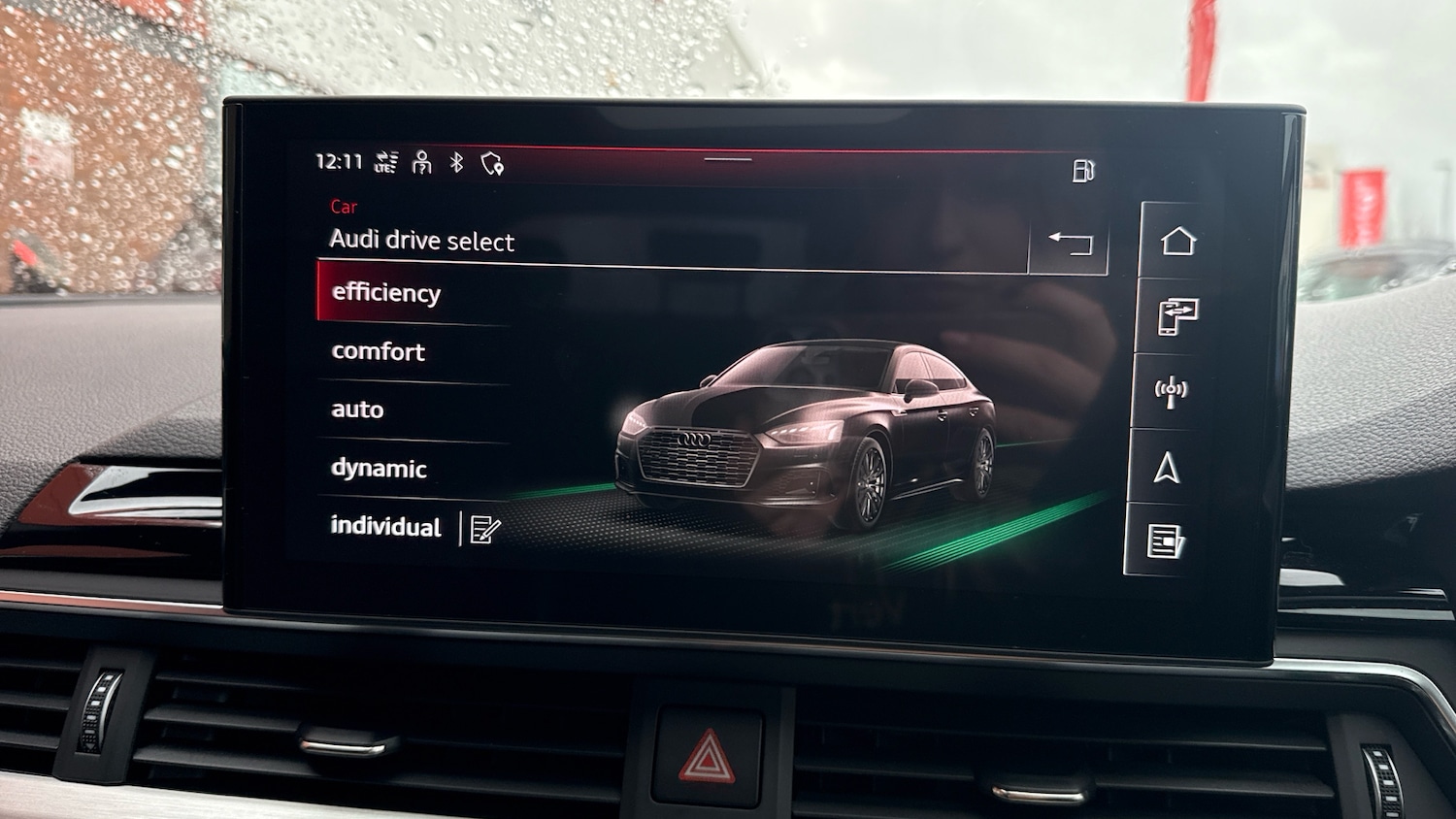The width and height of the screenshot is (1456, 819).
Task: Select the comfort drive mode
Action: point(379,351)
